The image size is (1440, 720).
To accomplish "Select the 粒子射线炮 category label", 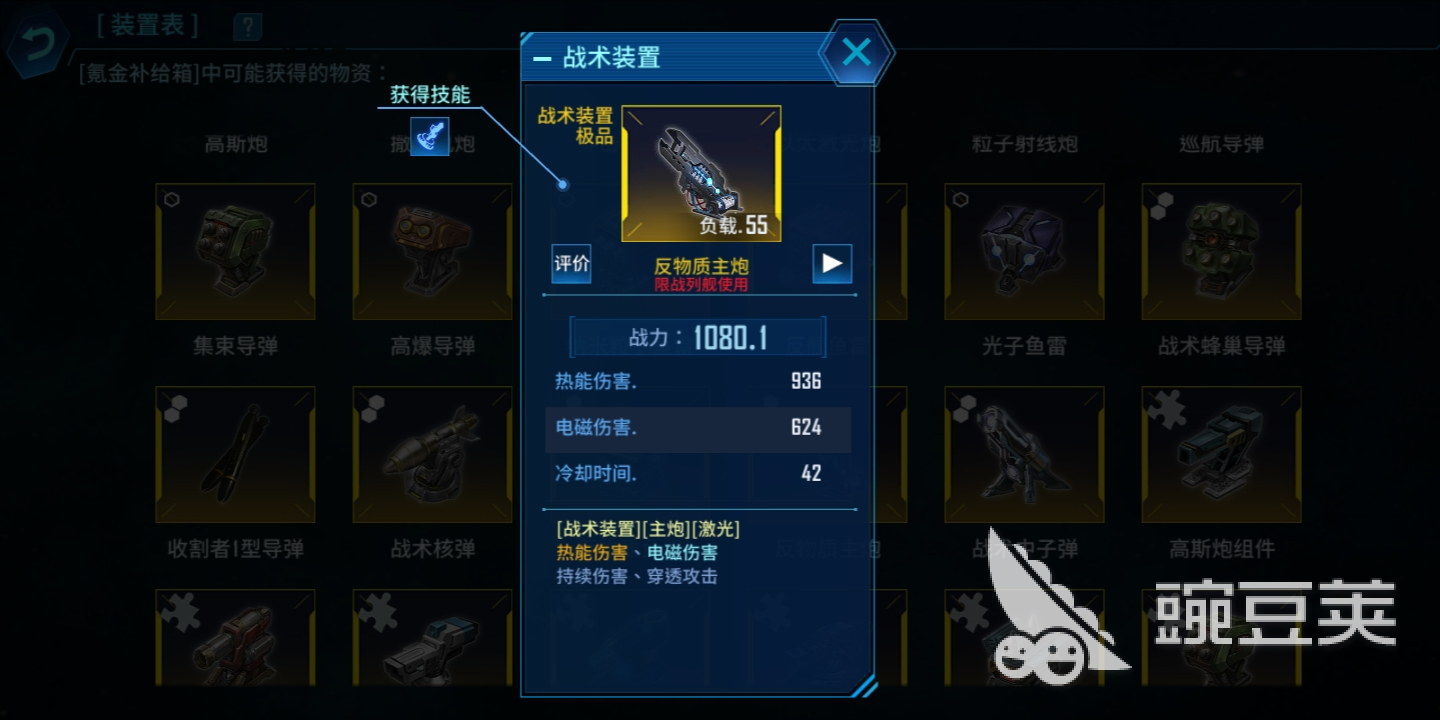I will [1023, 144].
